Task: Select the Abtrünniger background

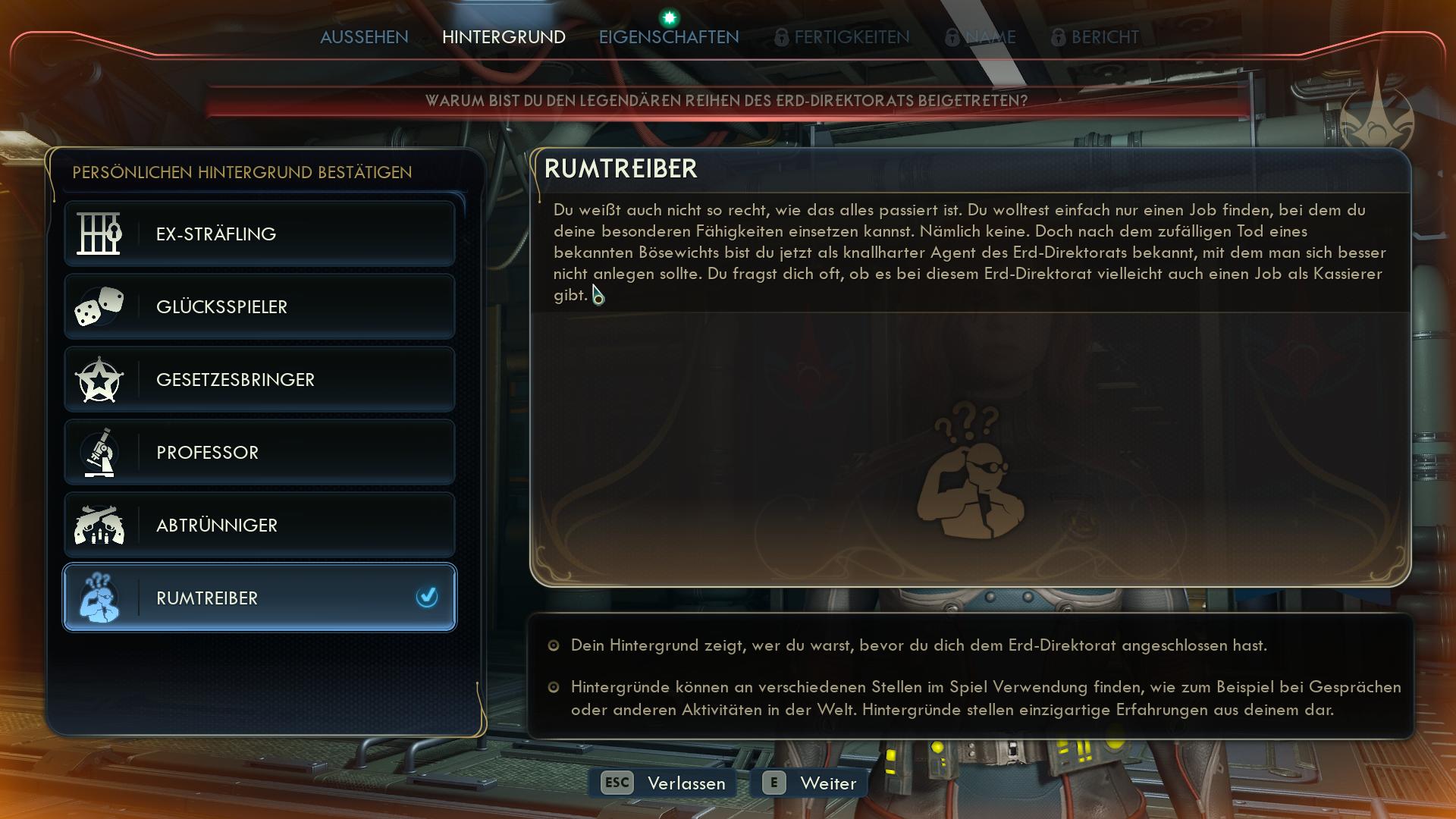Action: point(259,525)
